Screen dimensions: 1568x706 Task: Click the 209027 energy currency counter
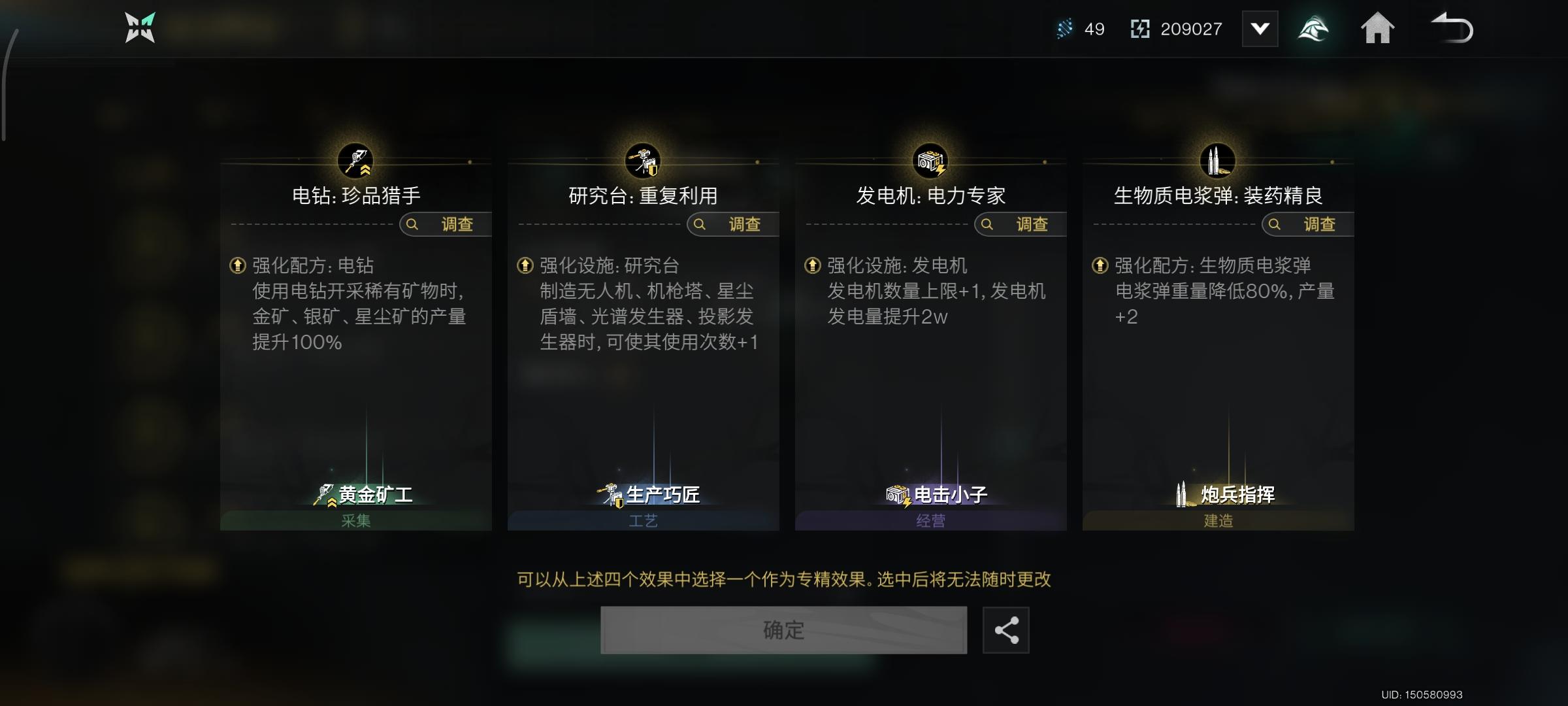(1189, 29)
